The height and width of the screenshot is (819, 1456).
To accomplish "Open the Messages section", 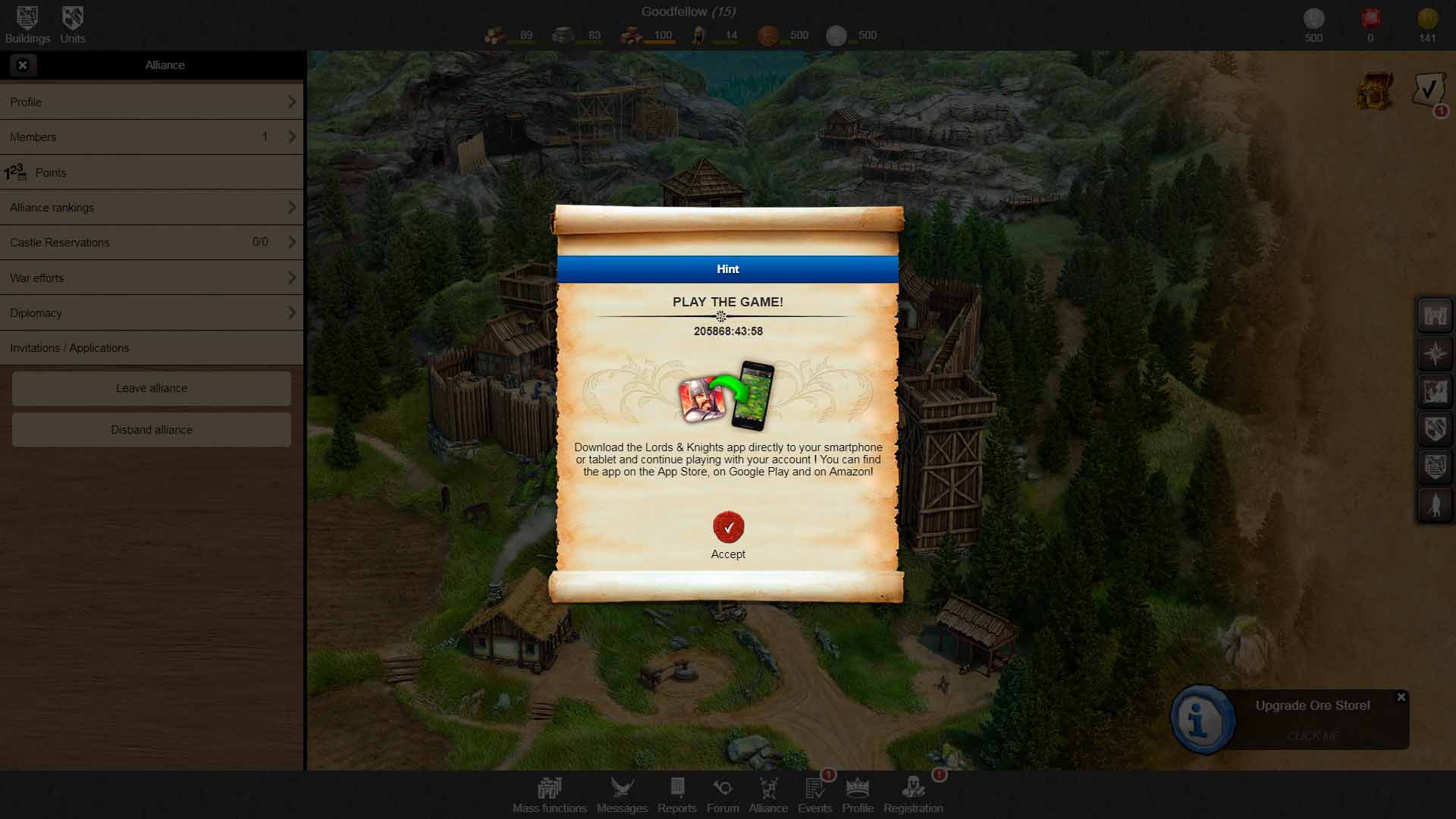I will tap(622, 795).
